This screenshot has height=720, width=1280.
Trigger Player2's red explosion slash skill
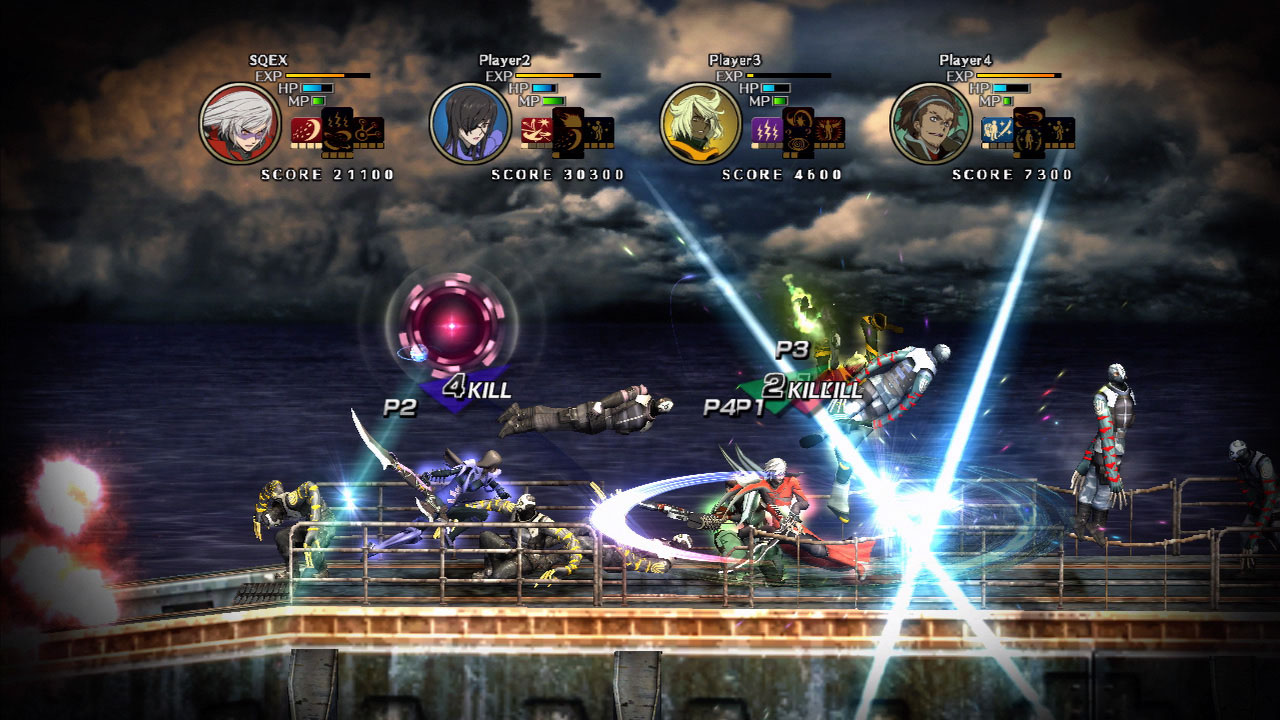536,130
